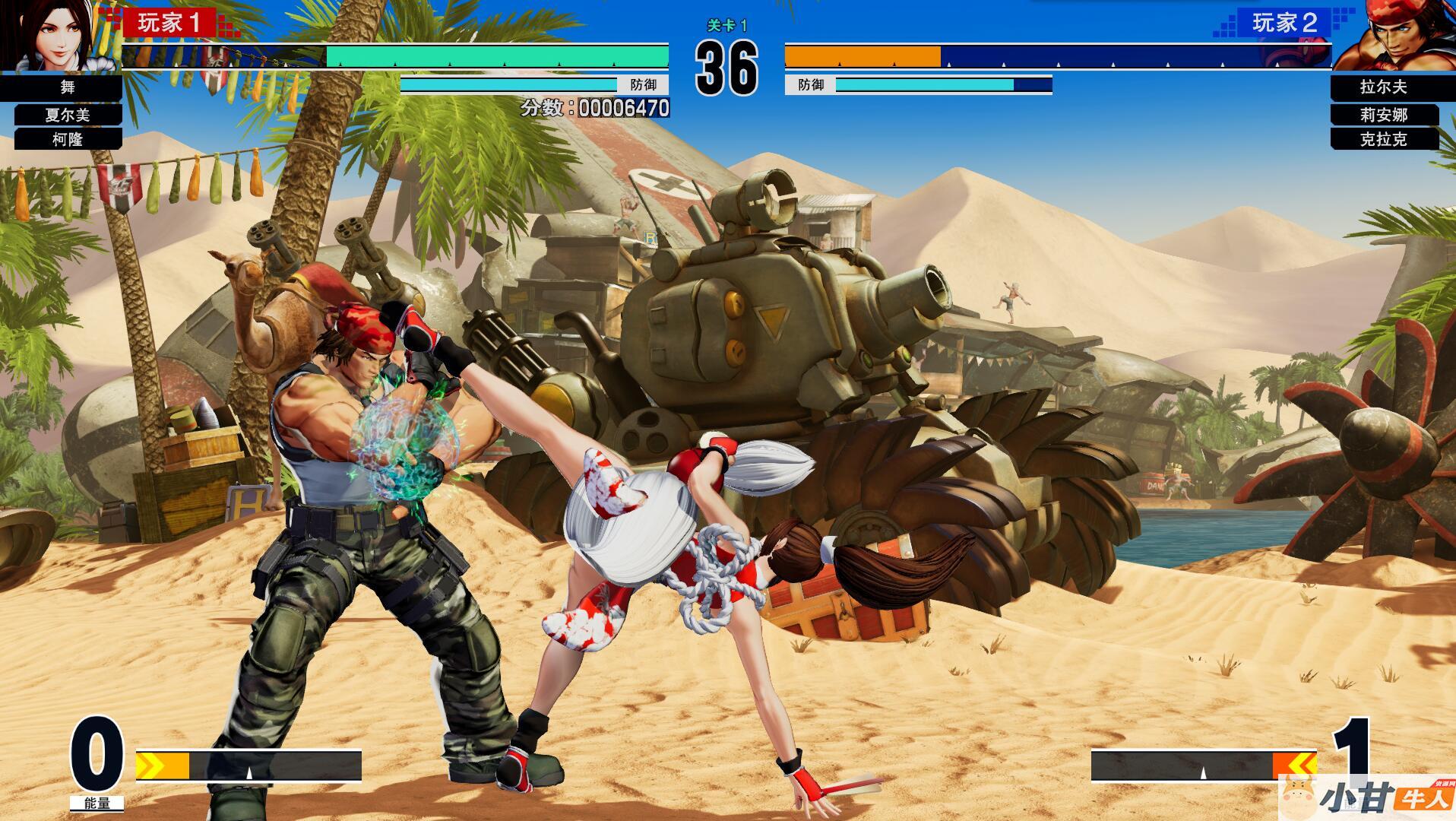Select the 克拉克 team member label
1456x821 pixels.
coord(1384,139)
